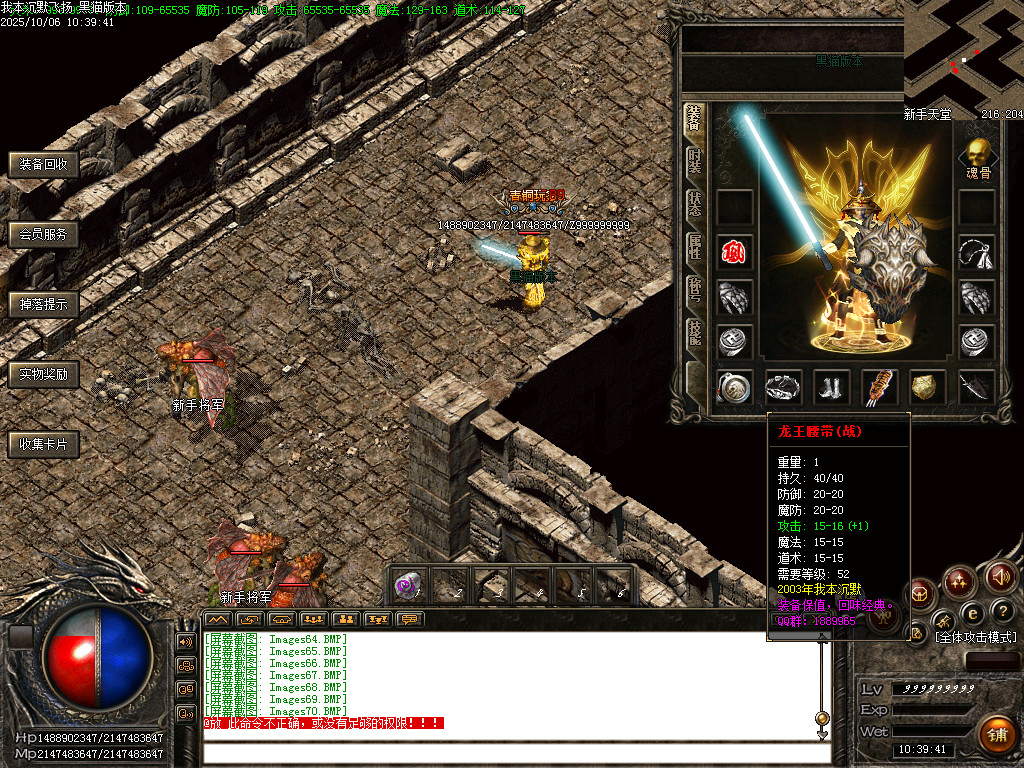Viewport: 1024px width, 768px height.
Task: Open the question mark help button
Action: pos(1001,611)
